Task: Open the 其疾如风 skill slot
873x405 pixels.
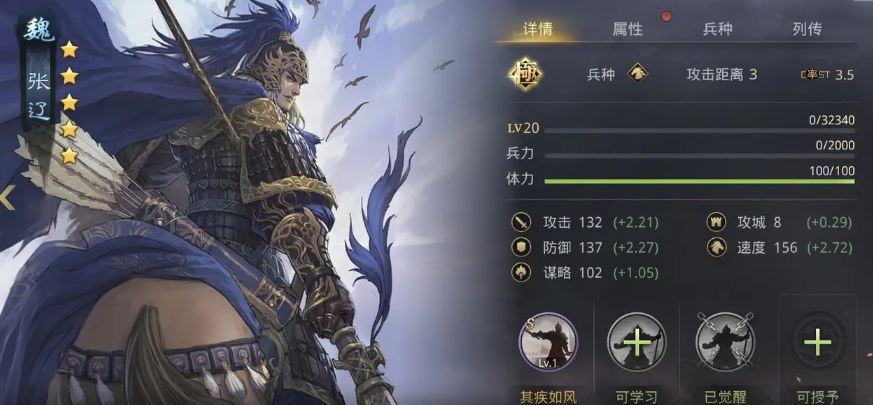Action: click(547, 343)
